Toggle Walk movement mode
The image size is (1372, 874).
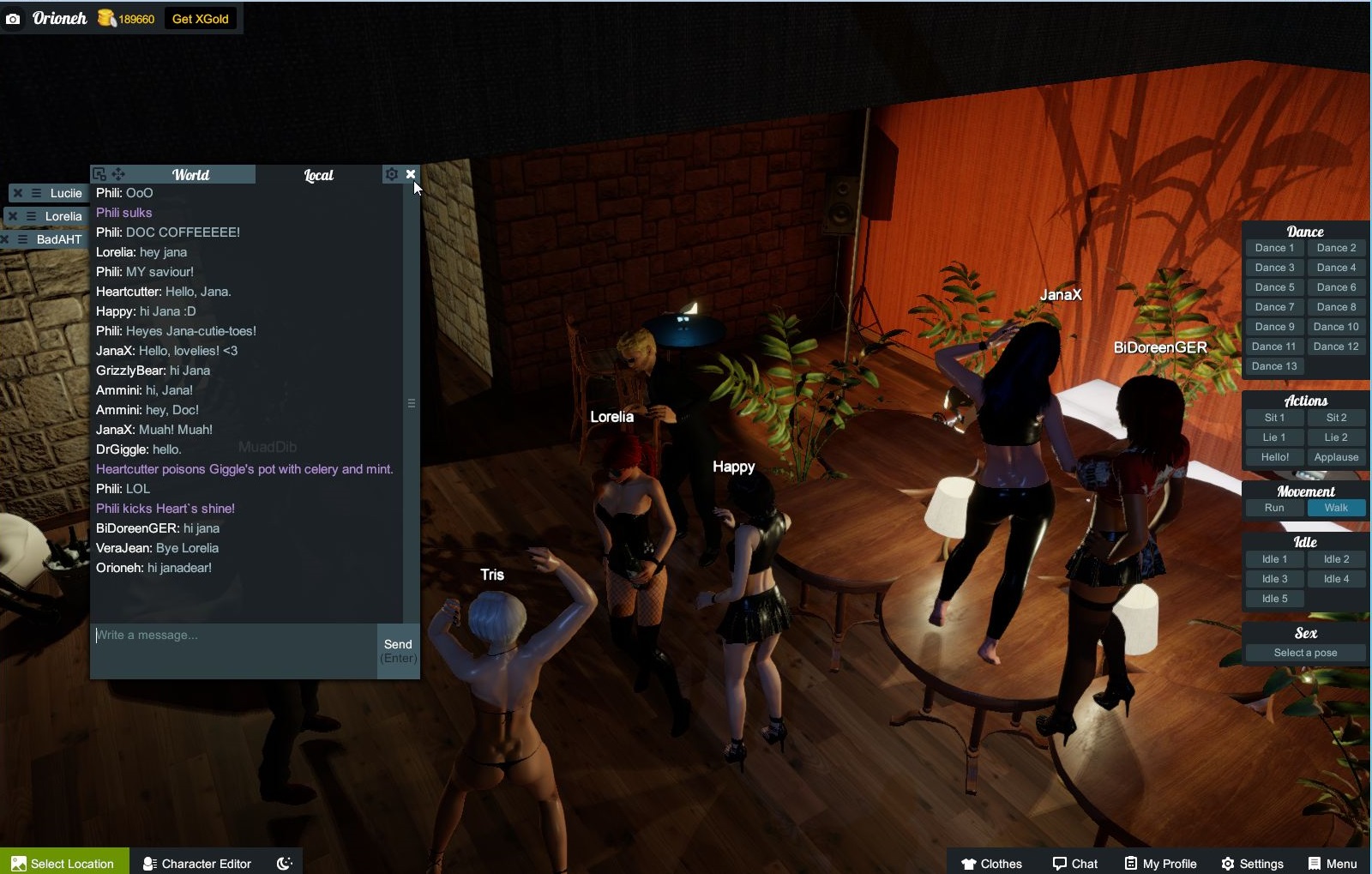(x=1337, y=507)
